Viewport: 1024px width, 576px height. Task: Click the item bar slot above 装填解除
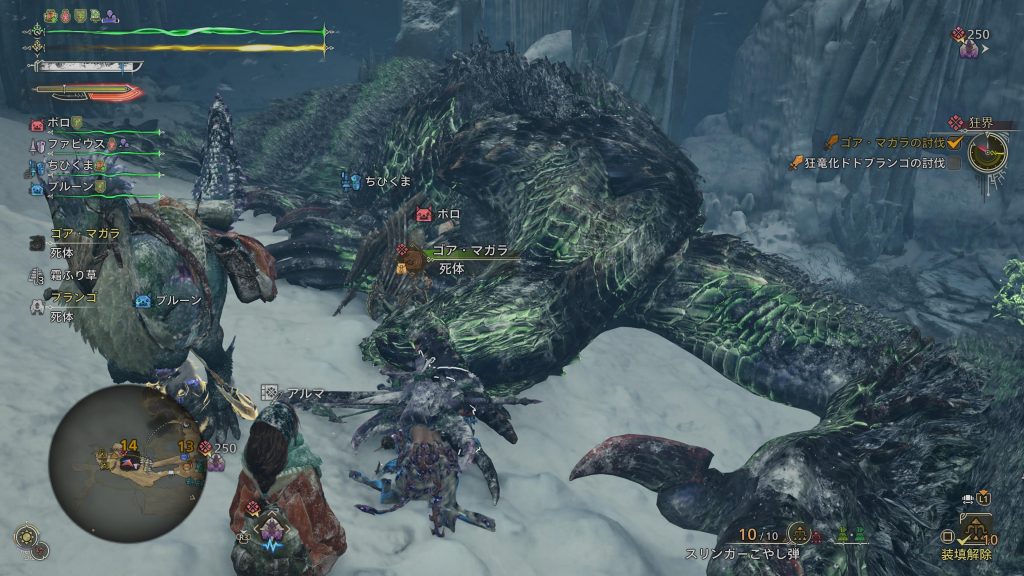click(975, 525)
